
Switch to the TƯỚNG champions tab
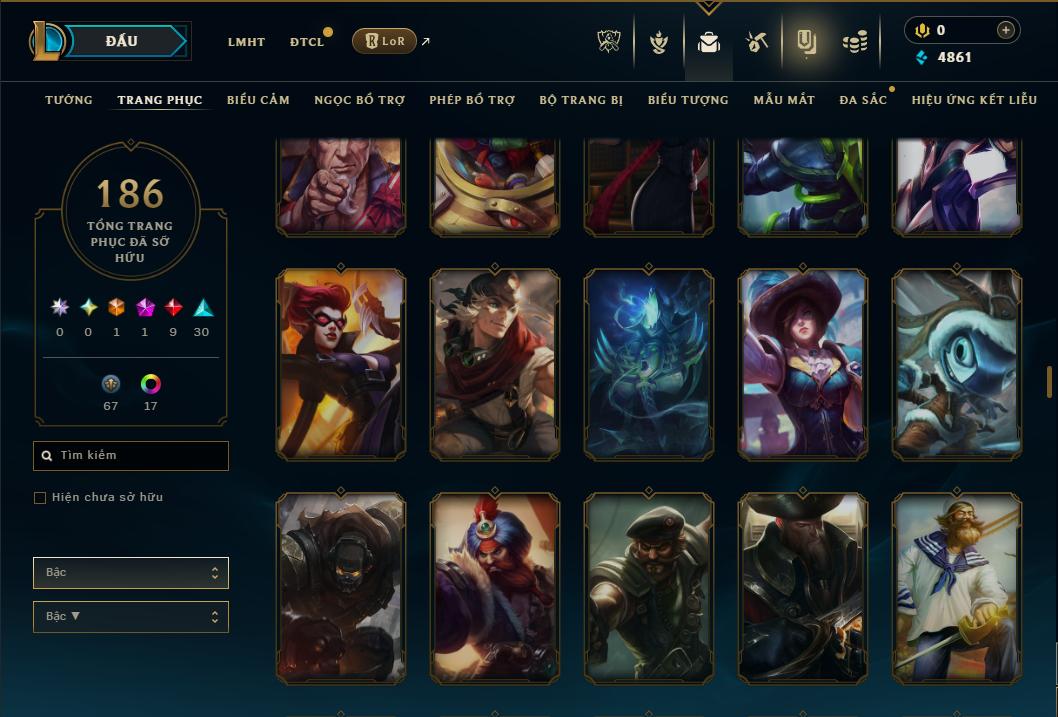[69, 100]
